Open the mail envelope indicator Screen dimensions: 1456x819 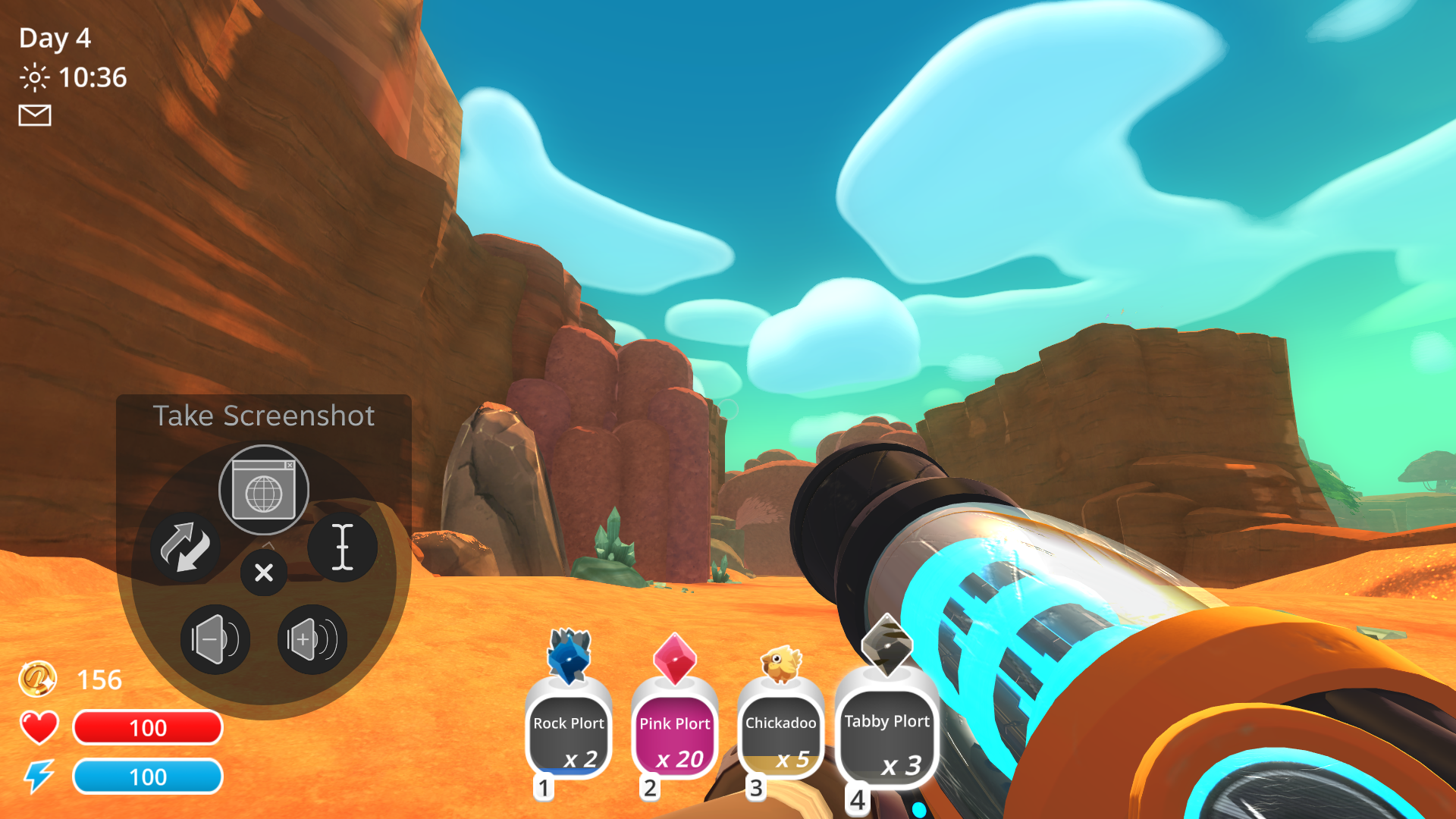pyautogui.click(x=33, y=115)
